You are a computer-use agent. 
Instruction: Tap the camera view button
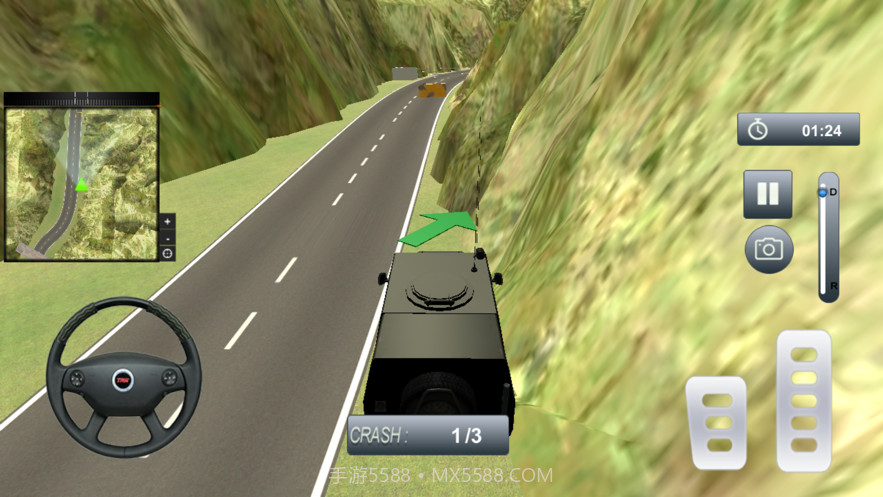tap(768, 249)
